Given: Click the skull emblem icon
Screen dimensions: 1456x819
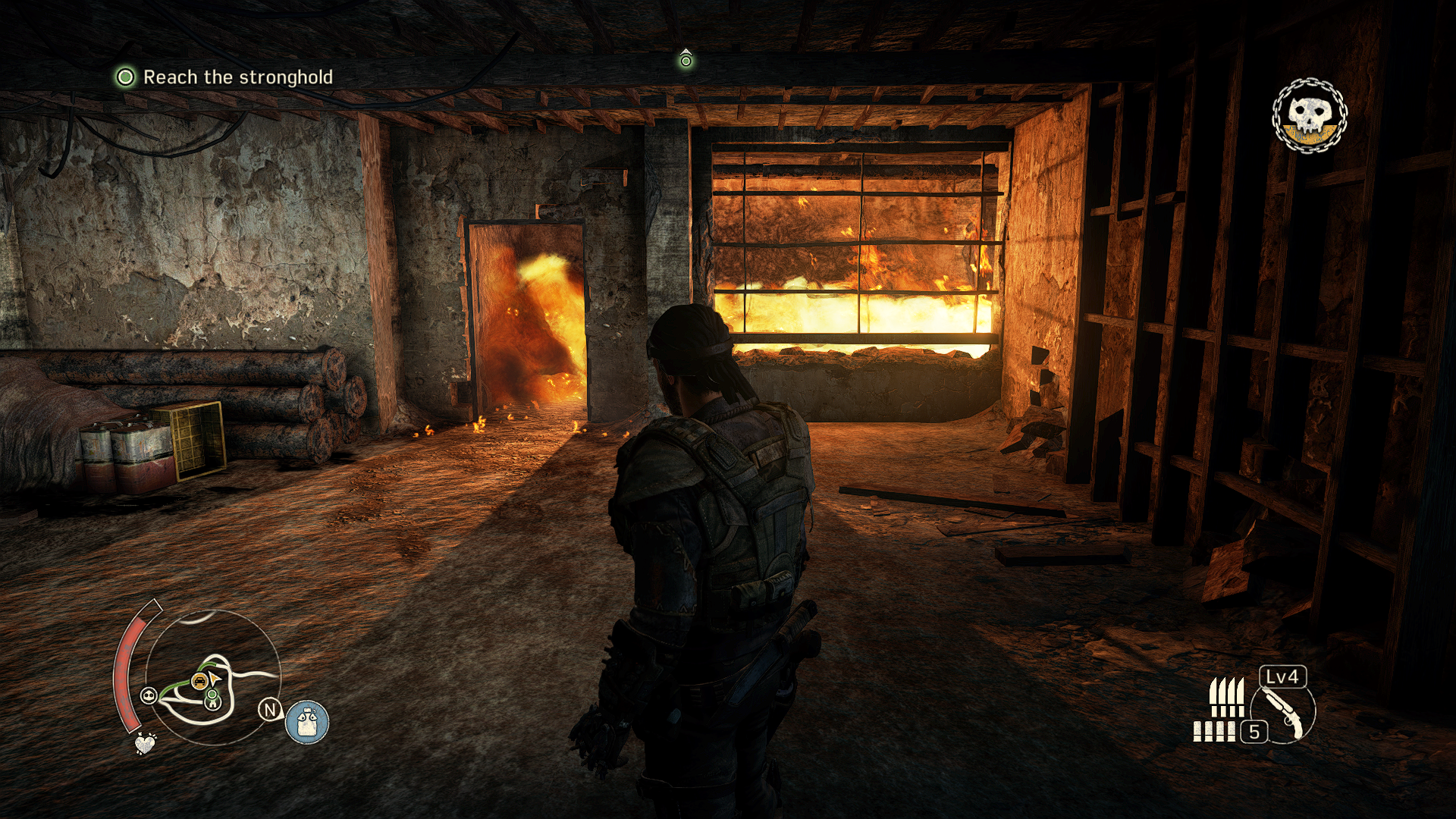Looking at the screenshot, I should point(1309,116).
